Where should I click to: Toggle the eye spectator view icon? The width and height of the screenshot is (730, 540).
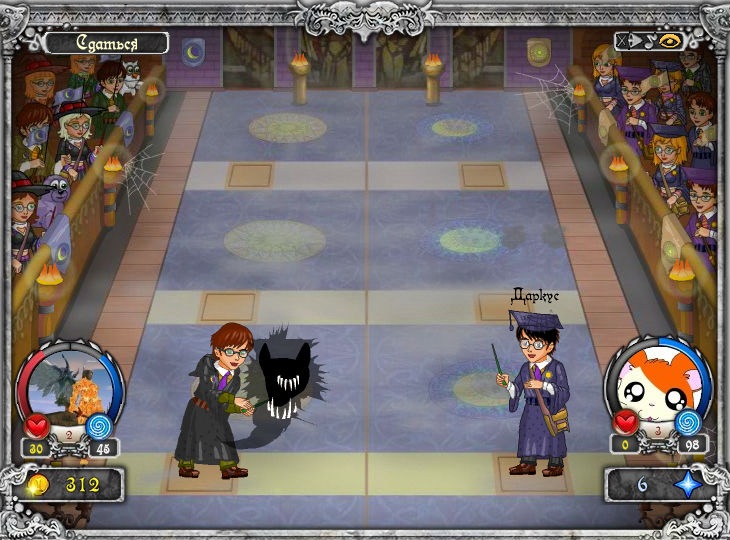tap(667, 43)
